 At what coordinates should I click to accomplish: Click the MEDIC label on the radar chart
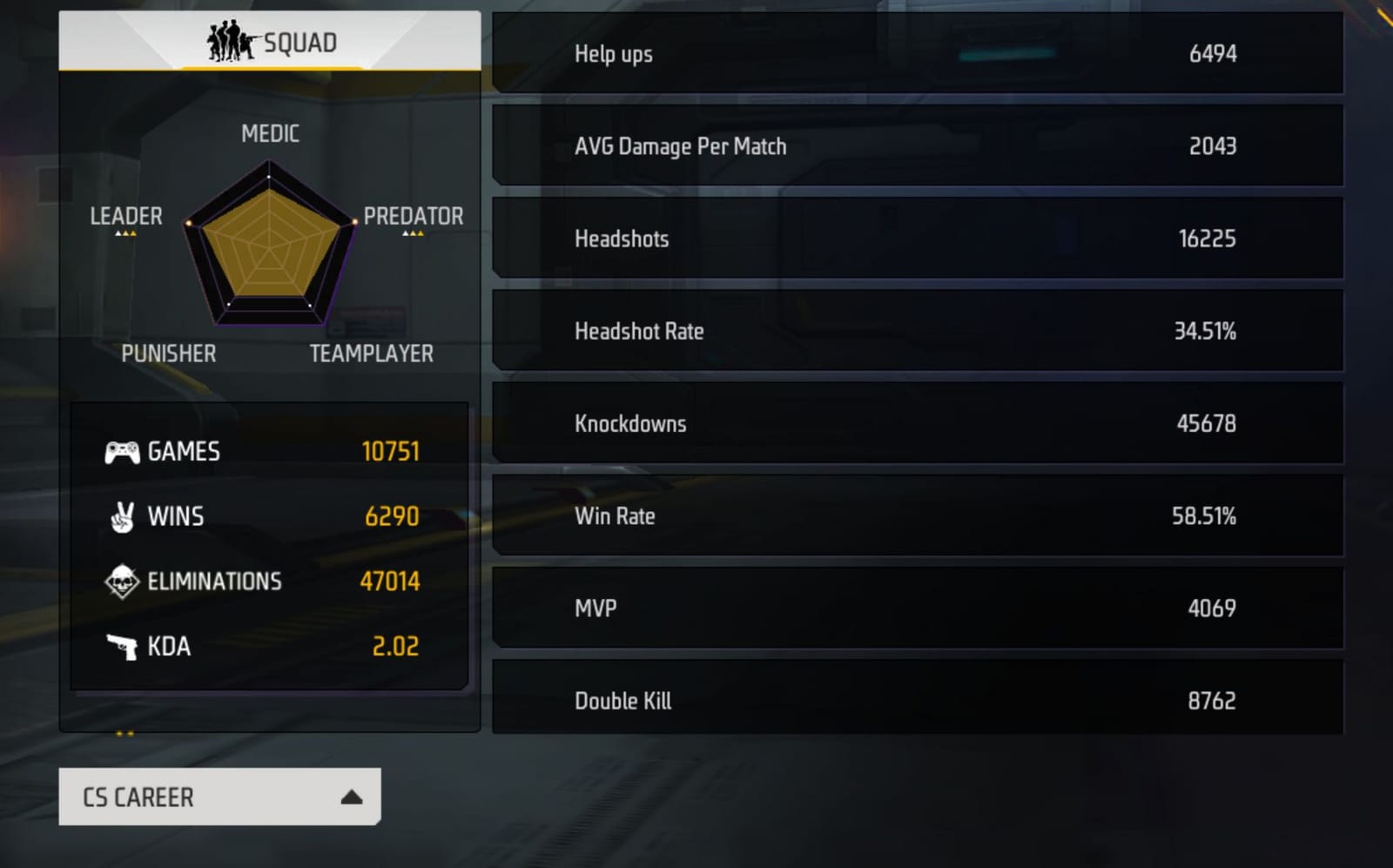point(270,133)
